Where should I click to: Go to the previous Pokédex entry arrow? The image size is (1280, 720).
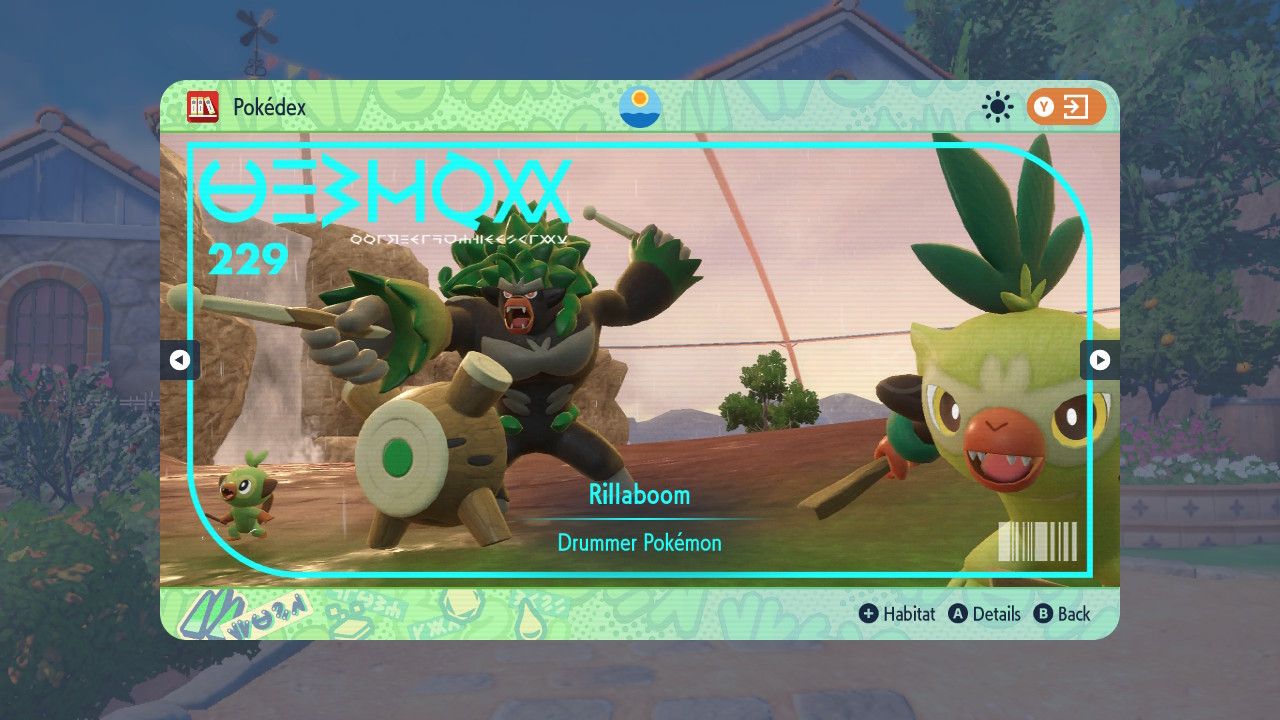[180, 360]
